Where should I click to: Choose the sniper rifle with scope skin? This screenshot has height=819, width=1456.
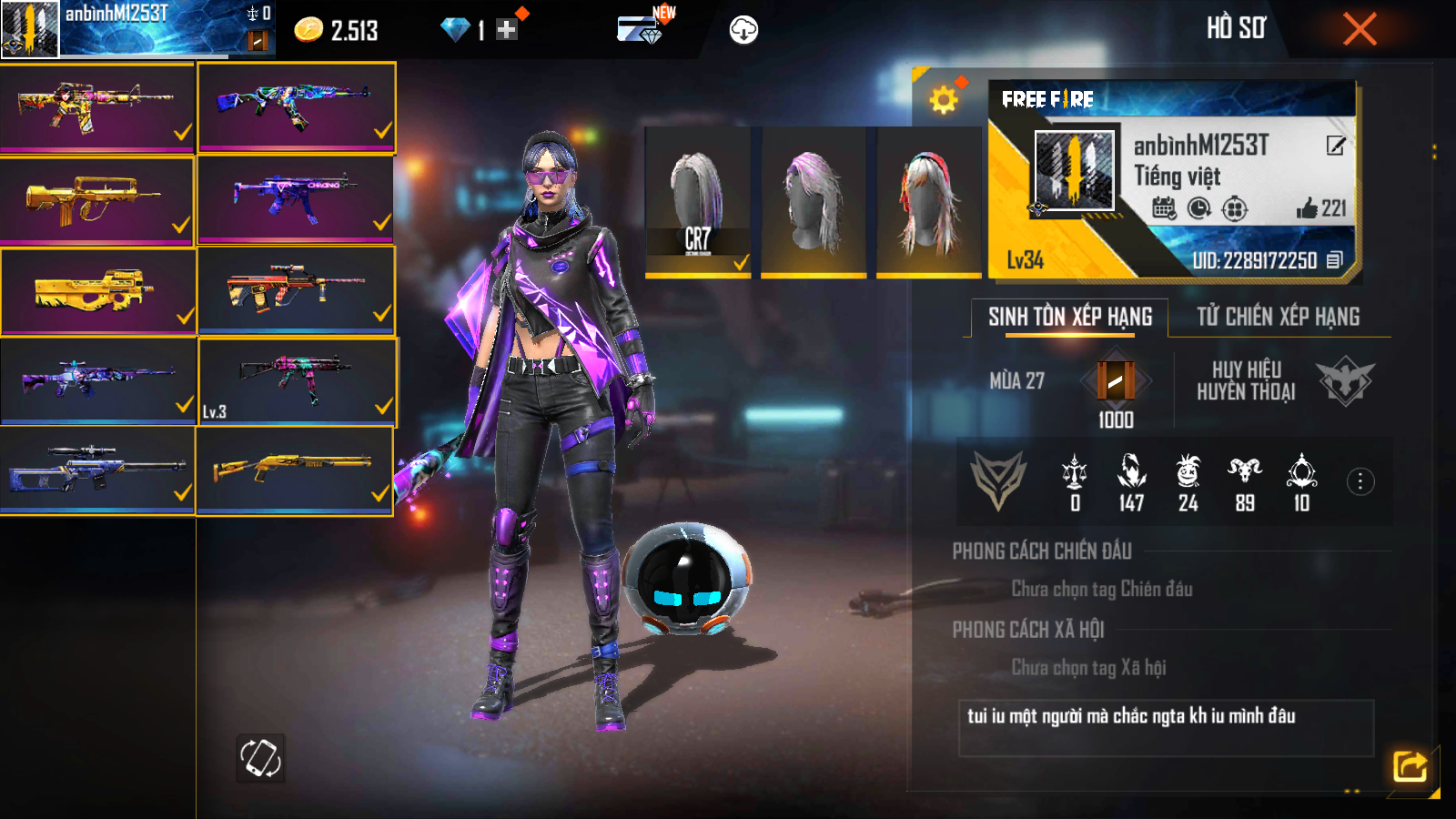96,469
